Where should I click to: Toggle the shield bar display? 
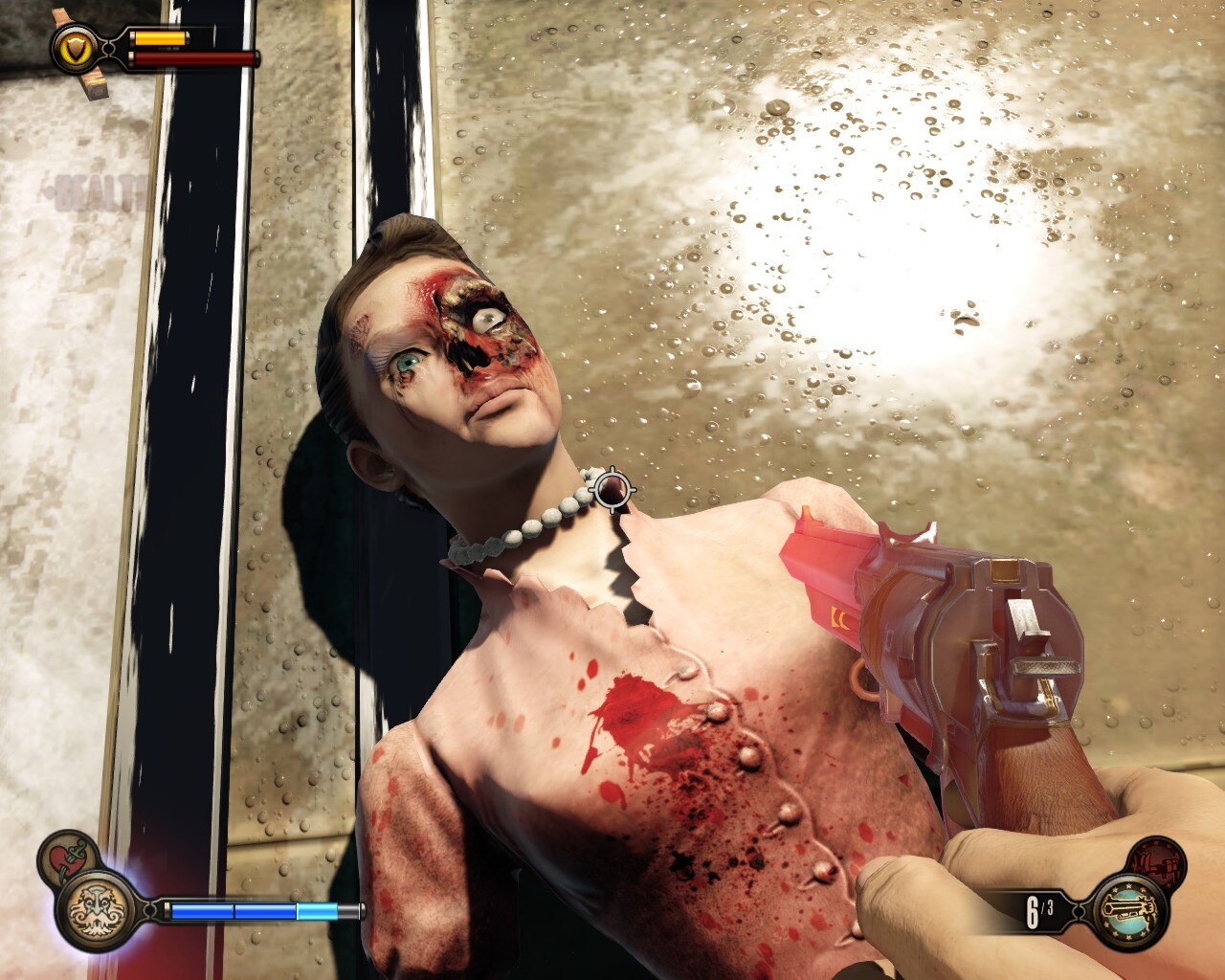[x=161, y=38]
